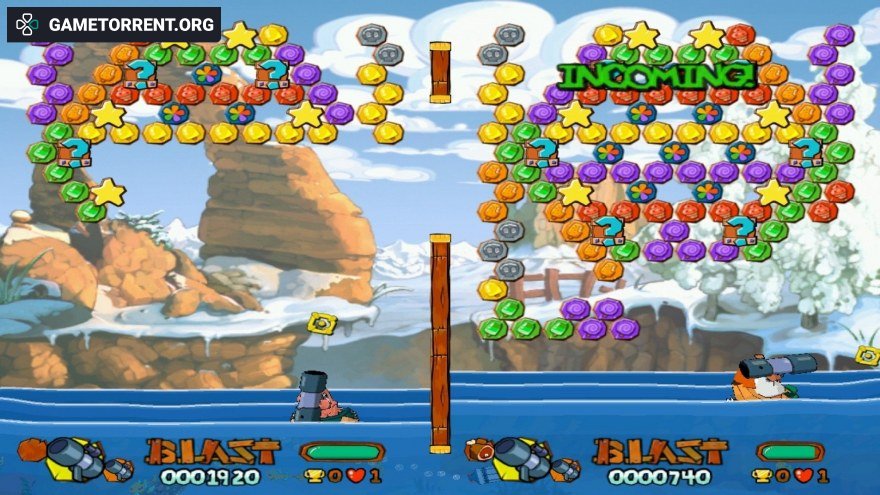Open the GAMETORRENT.ORG watermark link
This screenshot has height=495, width=880.
[114, 24]
